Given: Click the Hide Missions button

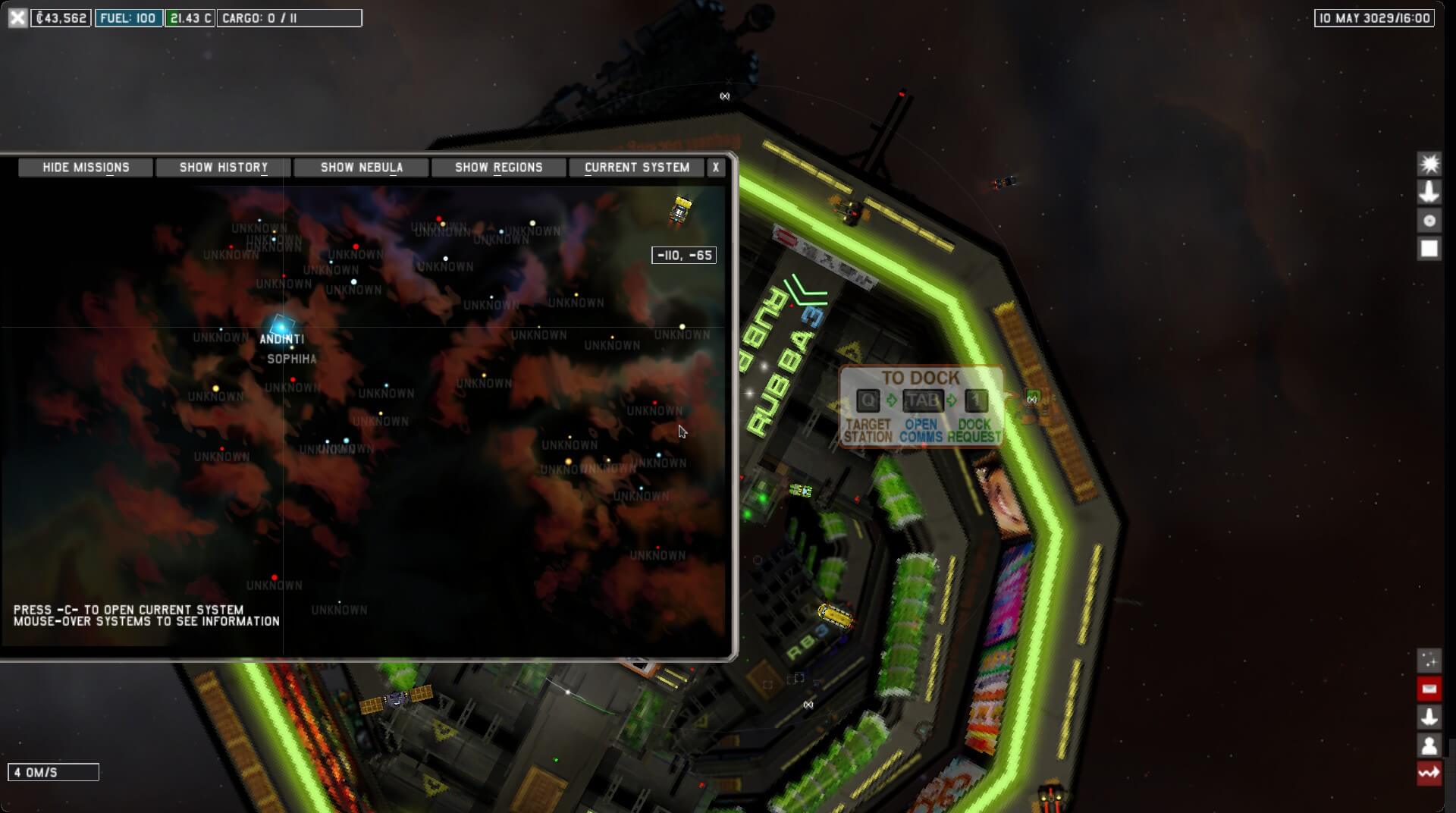Looking at the screenshot, I should [x=86, y=168].
